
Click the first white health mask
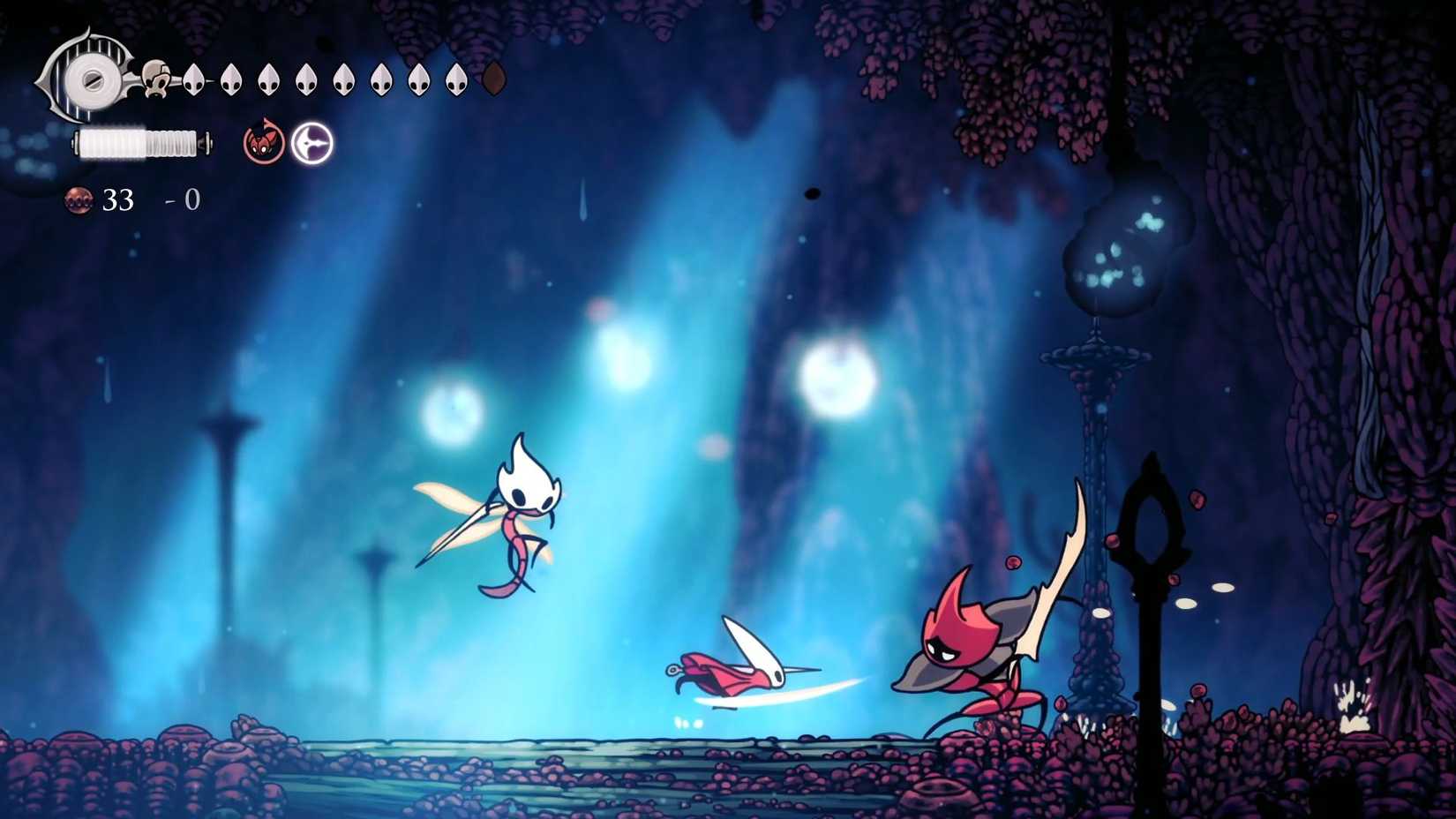(x=194, y=80)
